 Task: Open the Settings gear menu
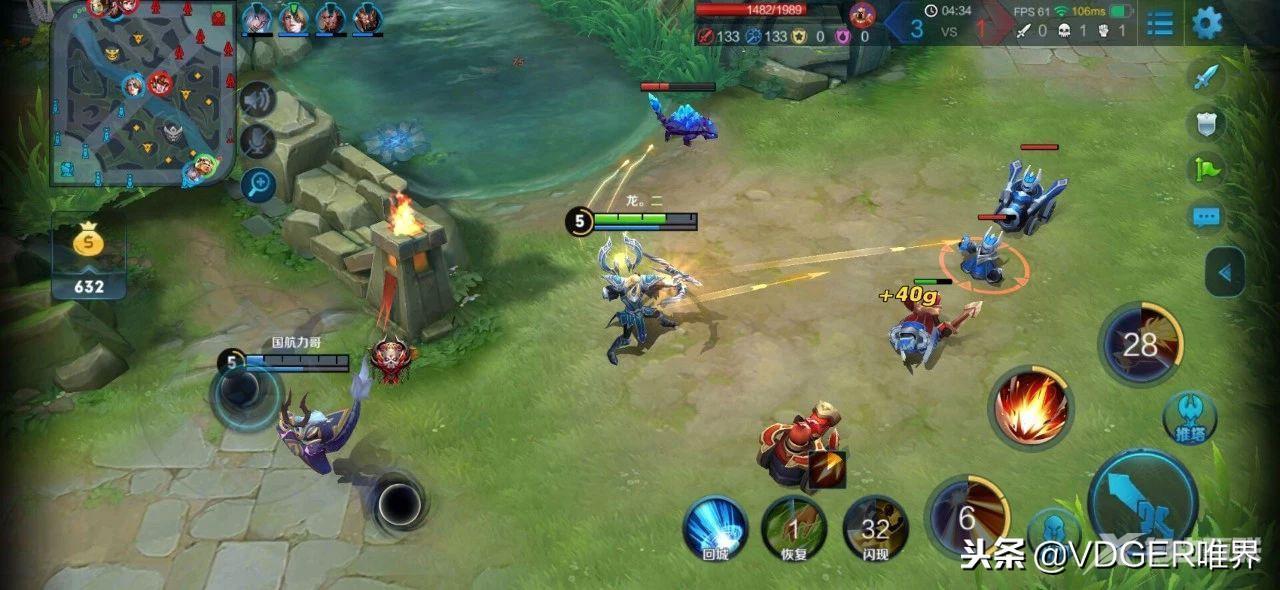1207,22
